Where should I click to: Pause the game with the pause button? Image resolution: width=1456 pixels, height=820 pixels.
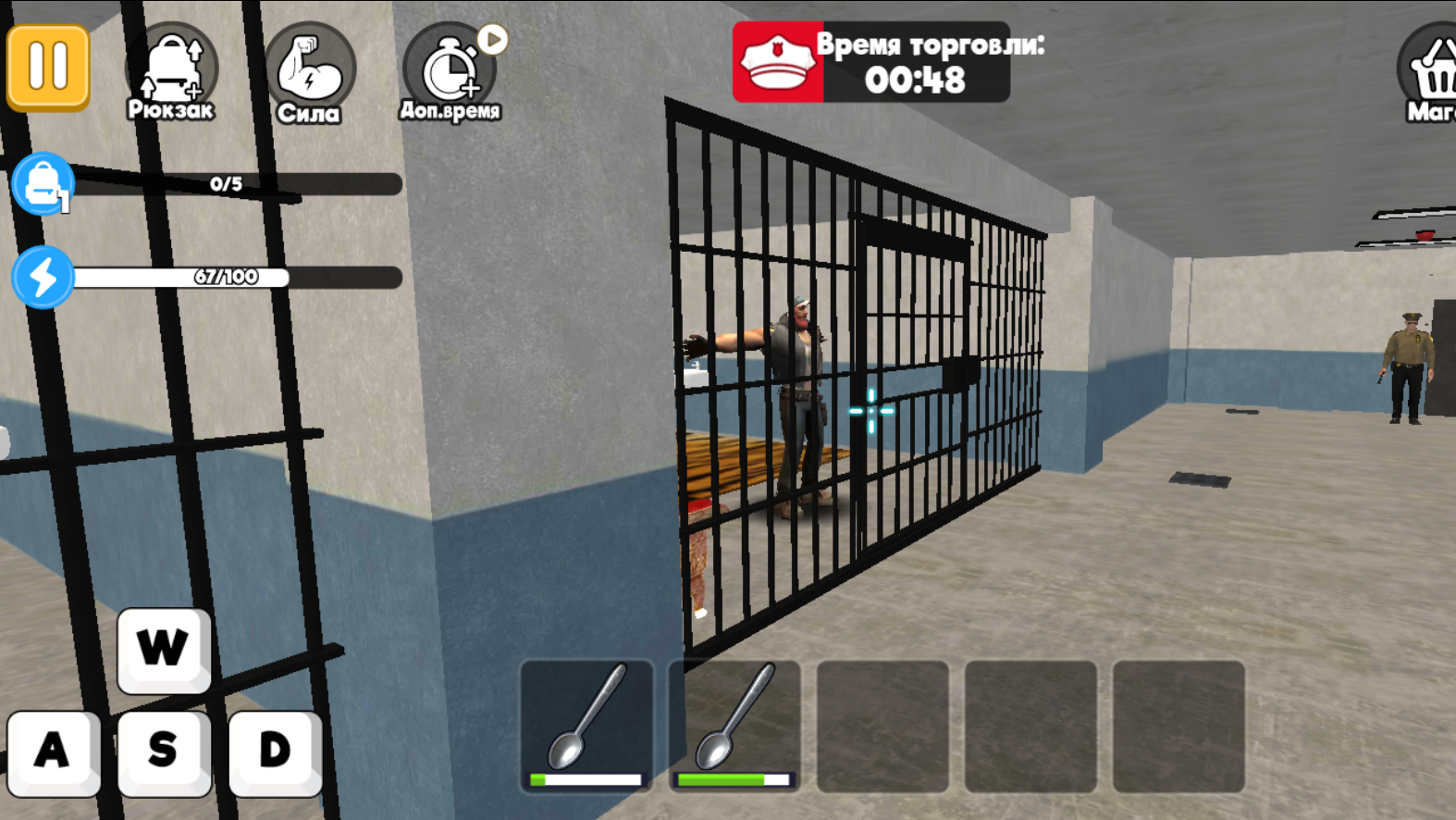click(x=47, y=64)
